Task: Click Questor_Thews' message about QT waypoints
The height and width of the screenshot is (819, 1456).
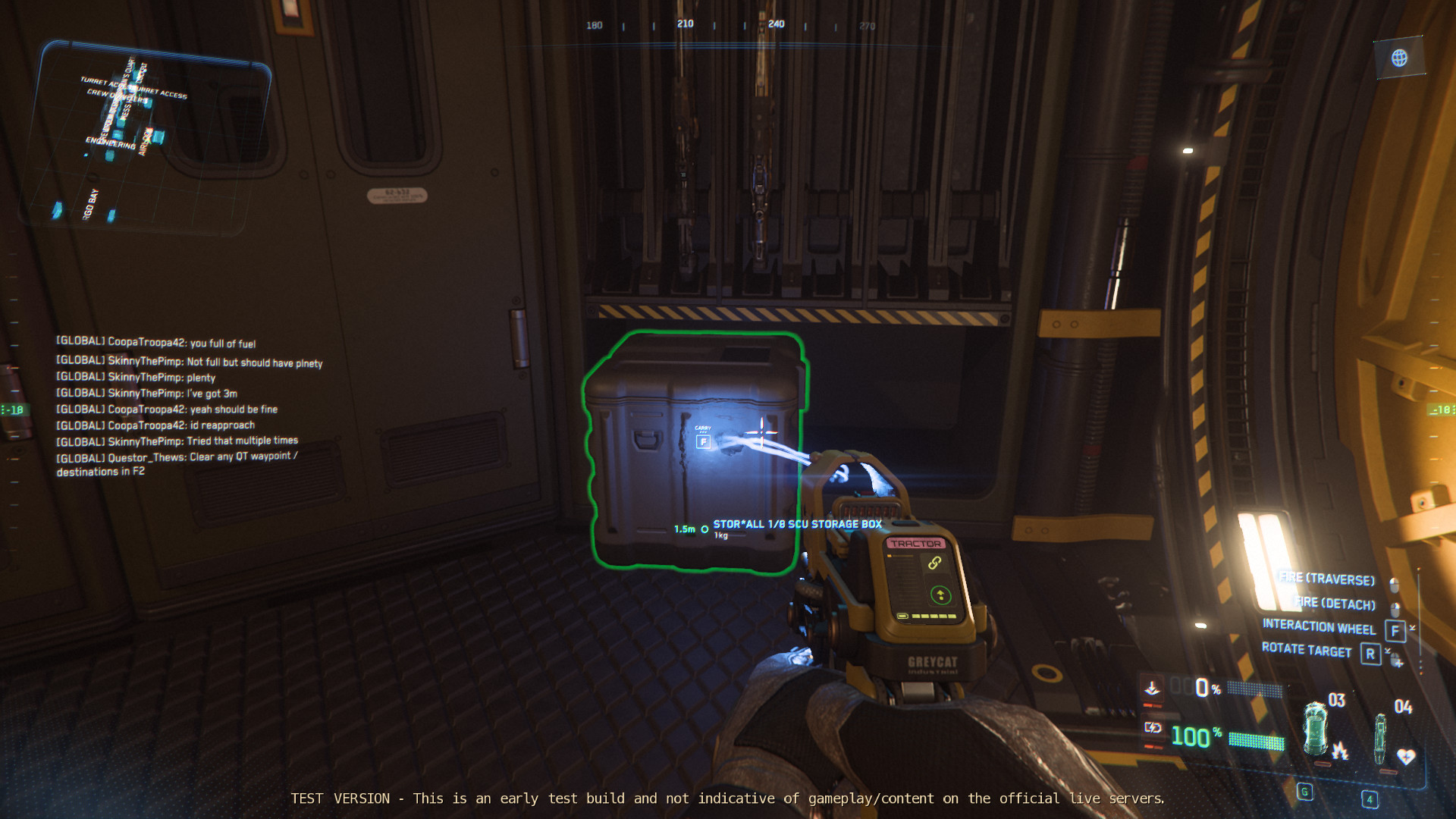Action: point(176,456)
